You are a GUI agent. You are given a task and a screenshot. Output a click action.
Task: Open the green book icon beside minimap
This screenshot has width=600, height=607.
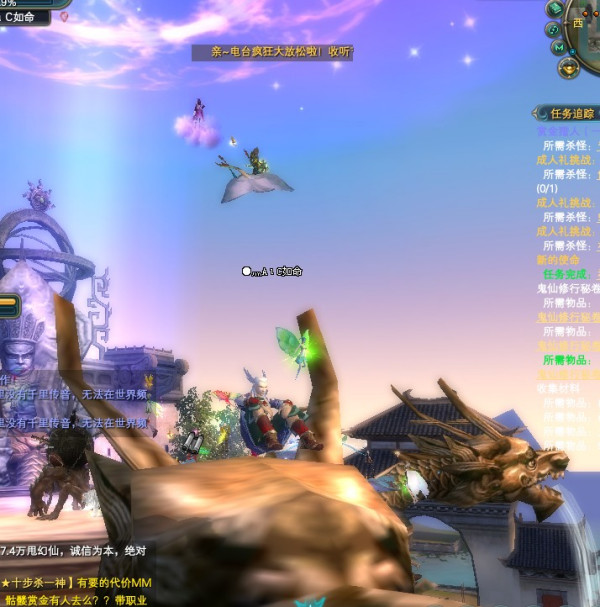click(556, 8)
